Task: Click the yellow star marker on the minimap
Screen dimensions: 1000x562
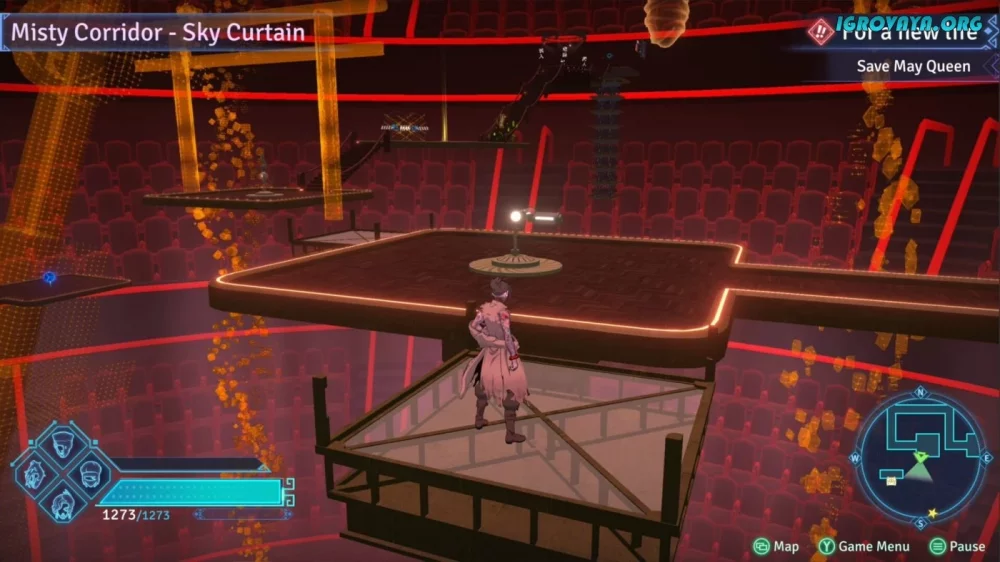Action: (x=933, y=514)
